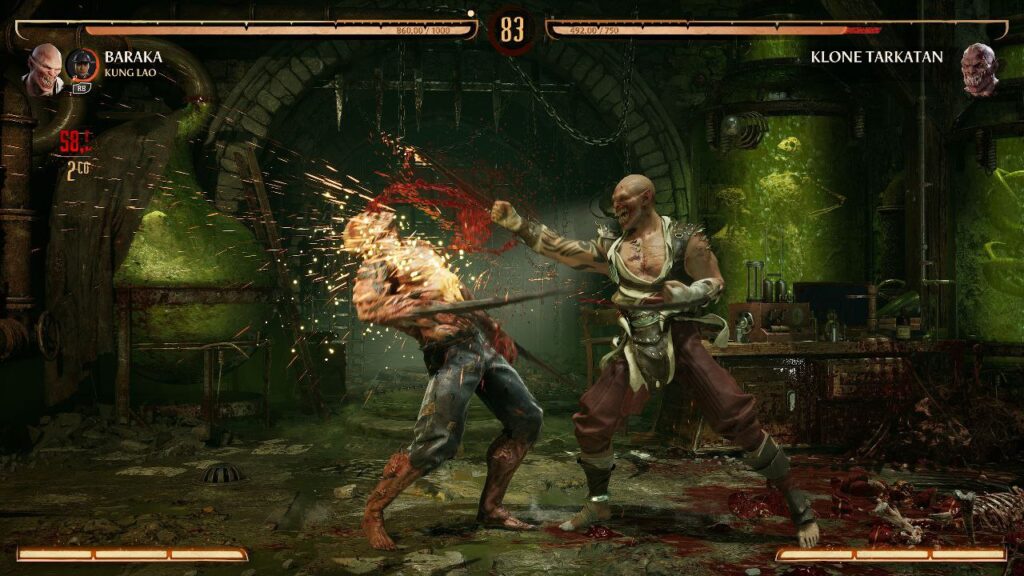Click the Klone Tarkatan opponent portrait

[x=979, y=68]
